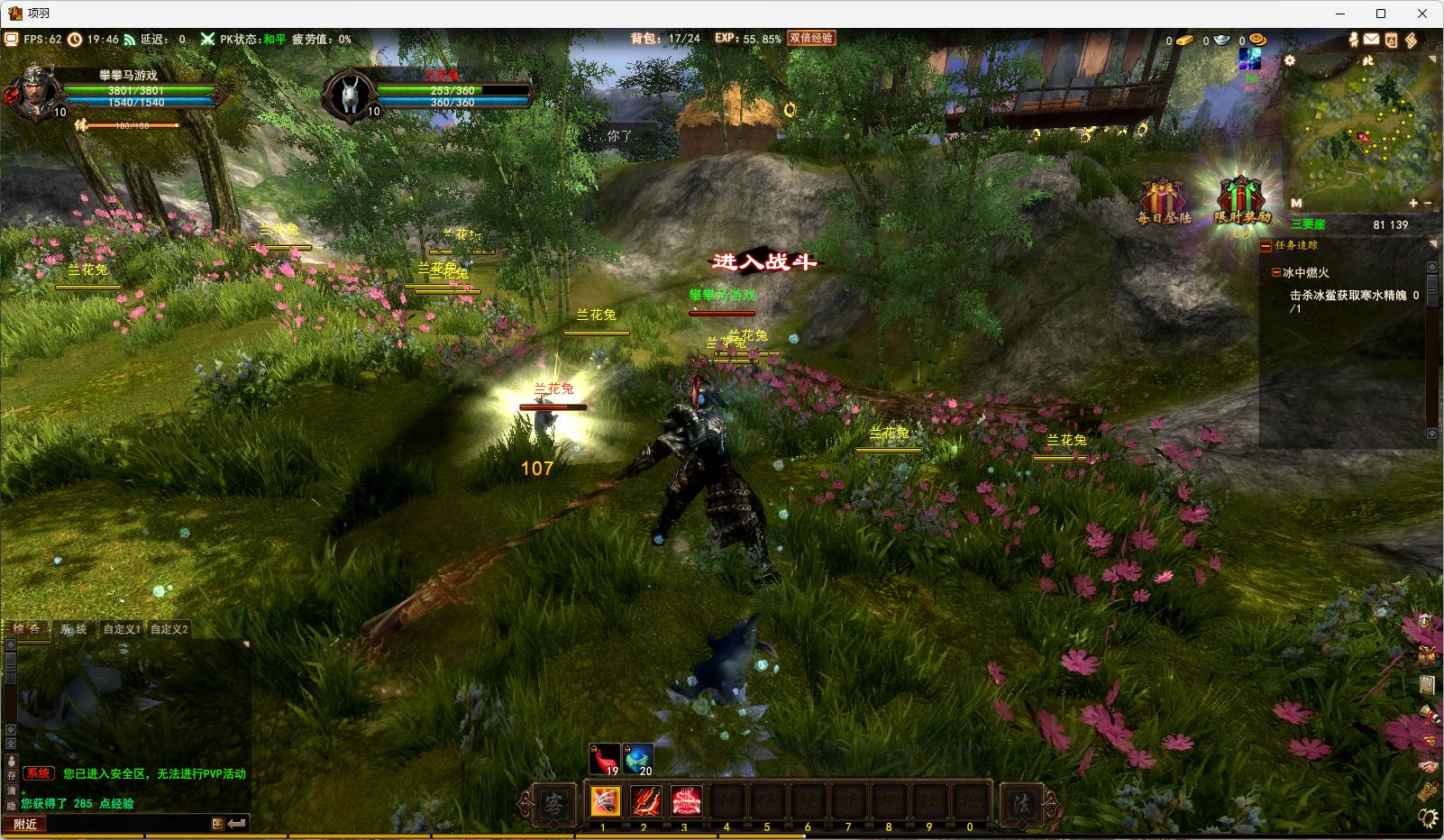The height and width of the screenshot is (840, 1444).
Task: Open the chat emoji smiley picker
Action: (217, 824)
